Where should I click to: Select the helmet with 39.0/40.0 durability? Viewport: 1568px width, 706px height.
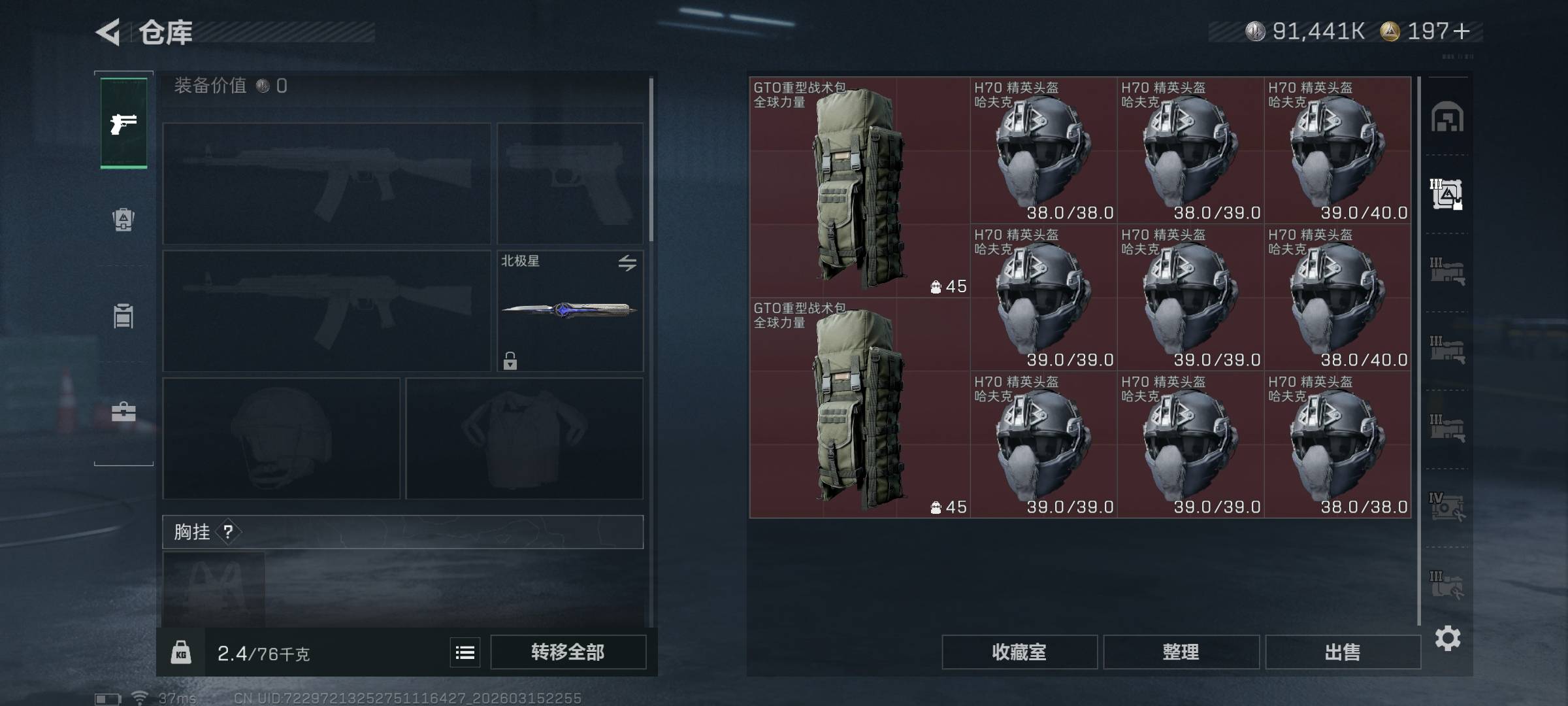[1337, 150]
